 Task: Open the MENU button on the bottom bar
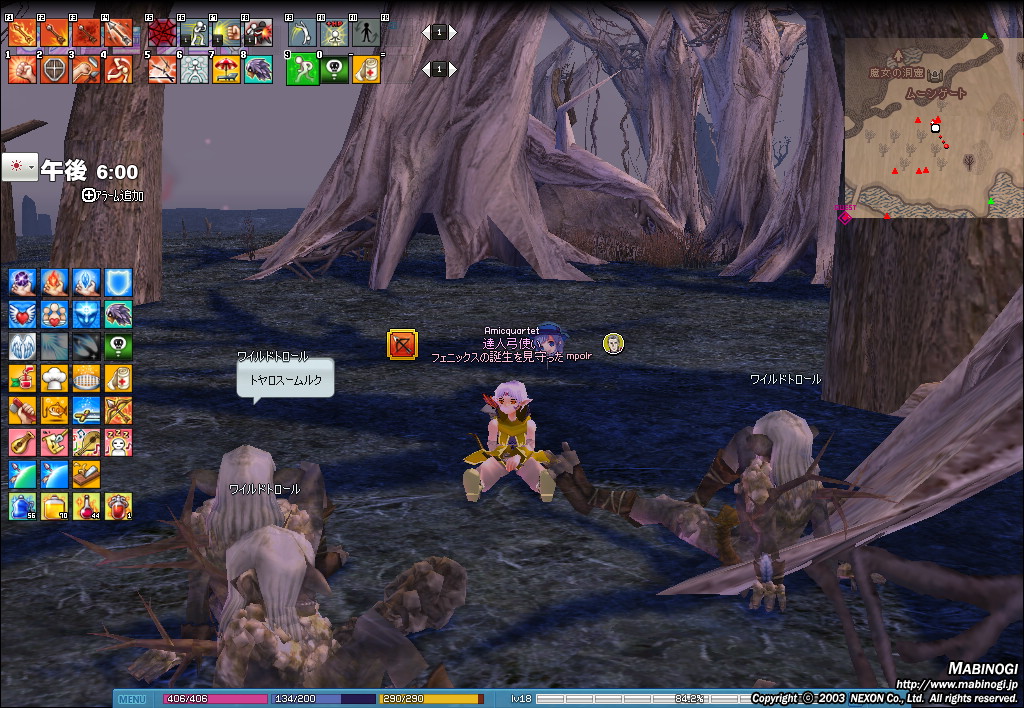click(x=132, y=699)
